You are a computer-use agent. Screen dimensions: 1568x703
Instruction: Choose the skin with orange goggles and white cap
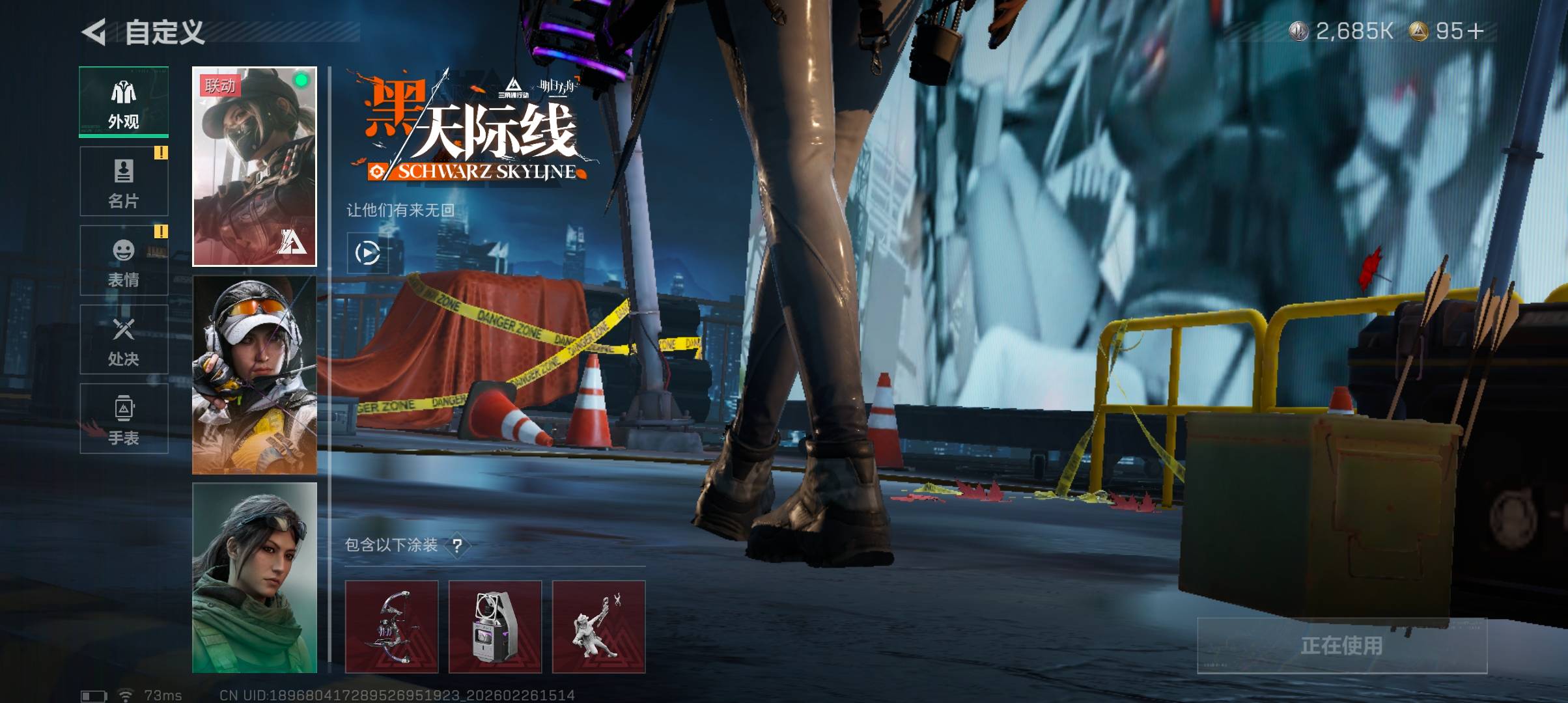(255, 375)
